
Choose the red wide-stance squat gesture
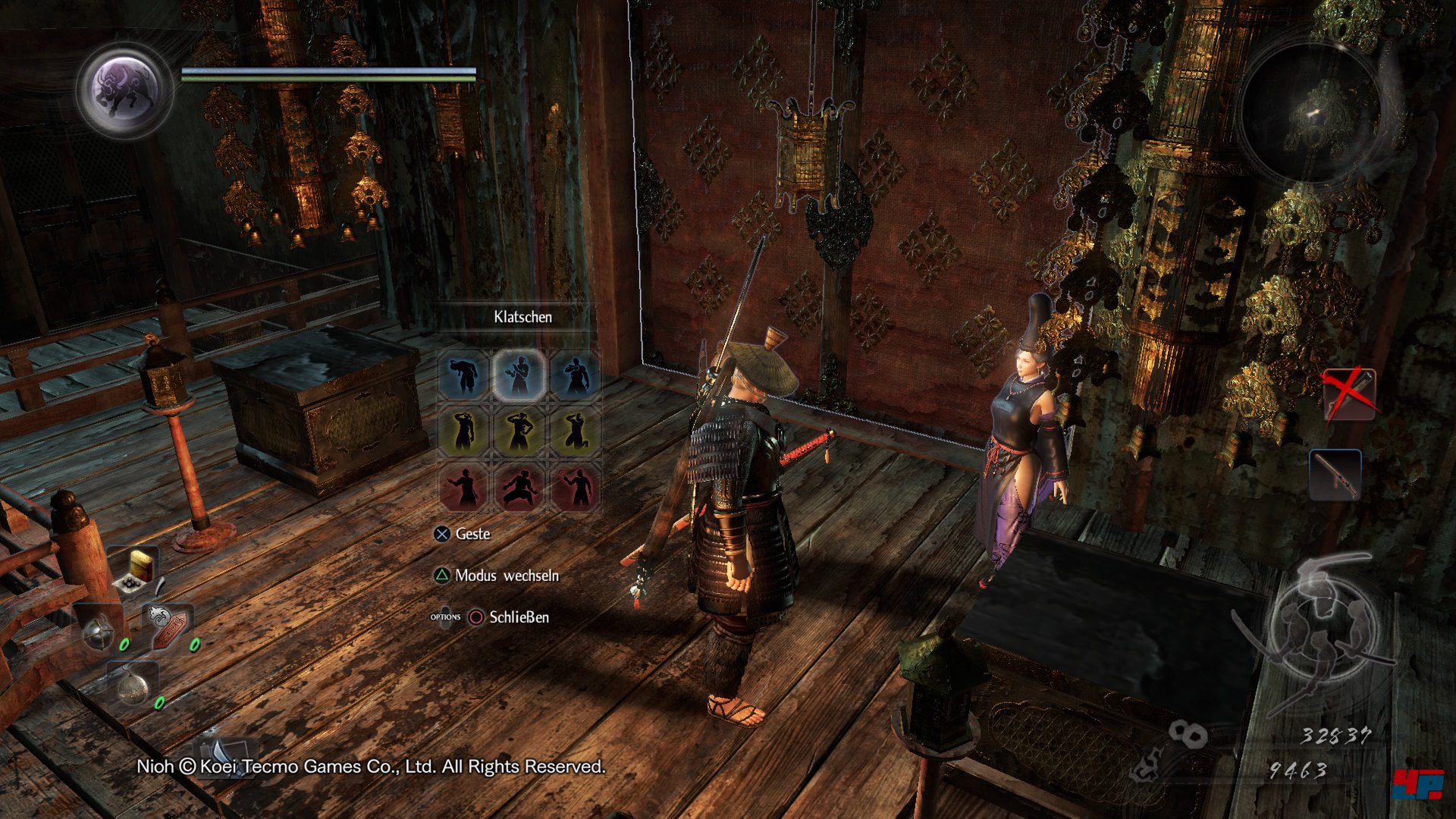tap(519, 488)
